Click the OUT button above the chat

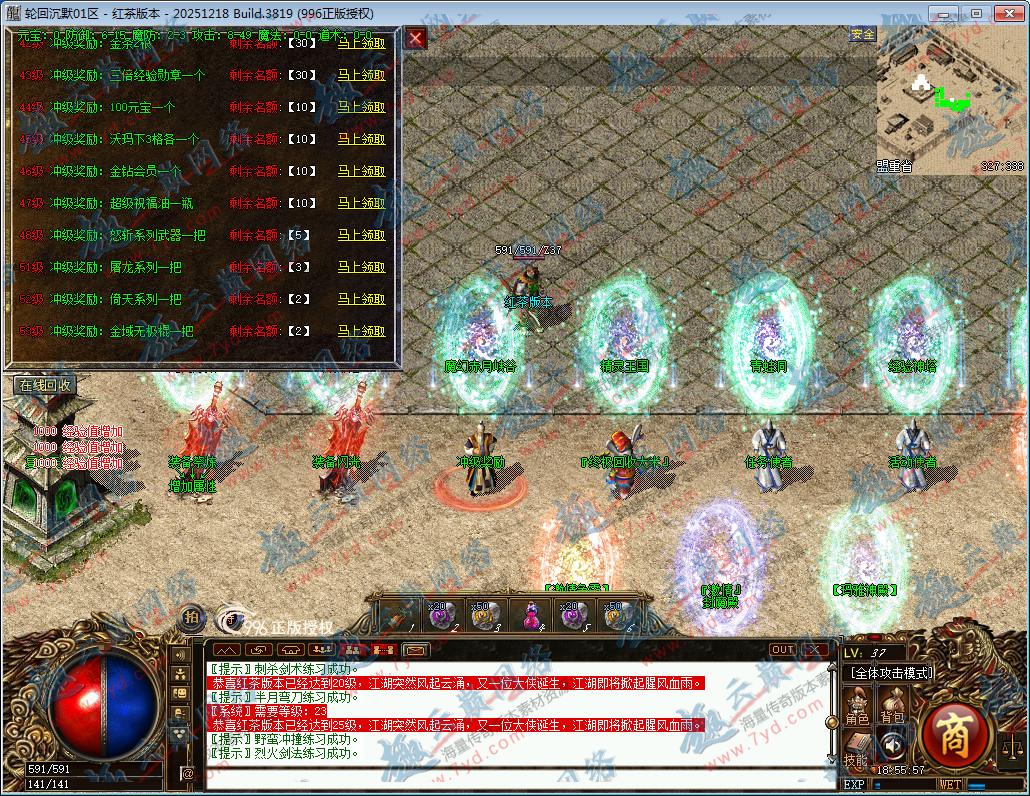(782, 649)
